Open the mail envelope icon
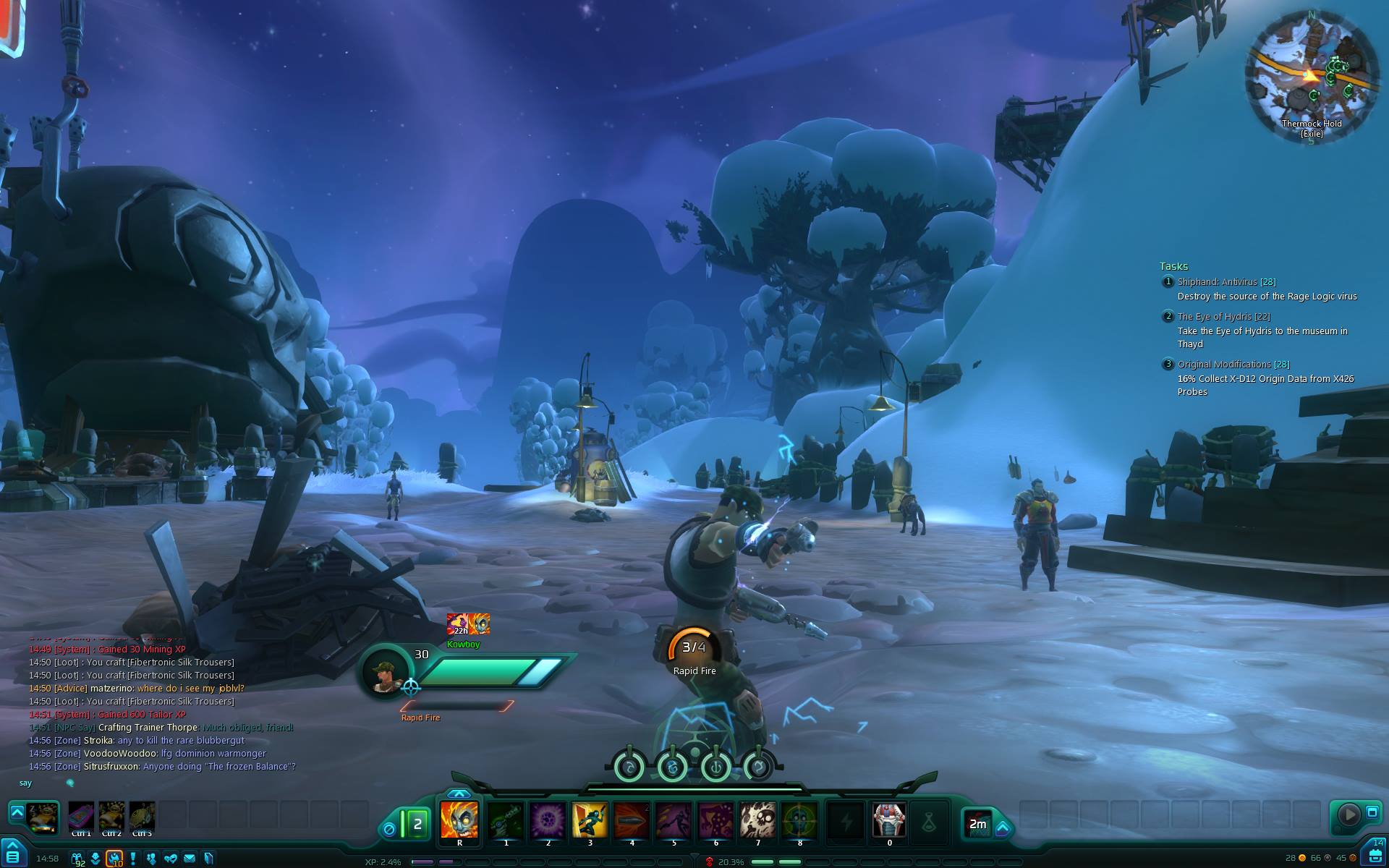 [x=190, y=859]
